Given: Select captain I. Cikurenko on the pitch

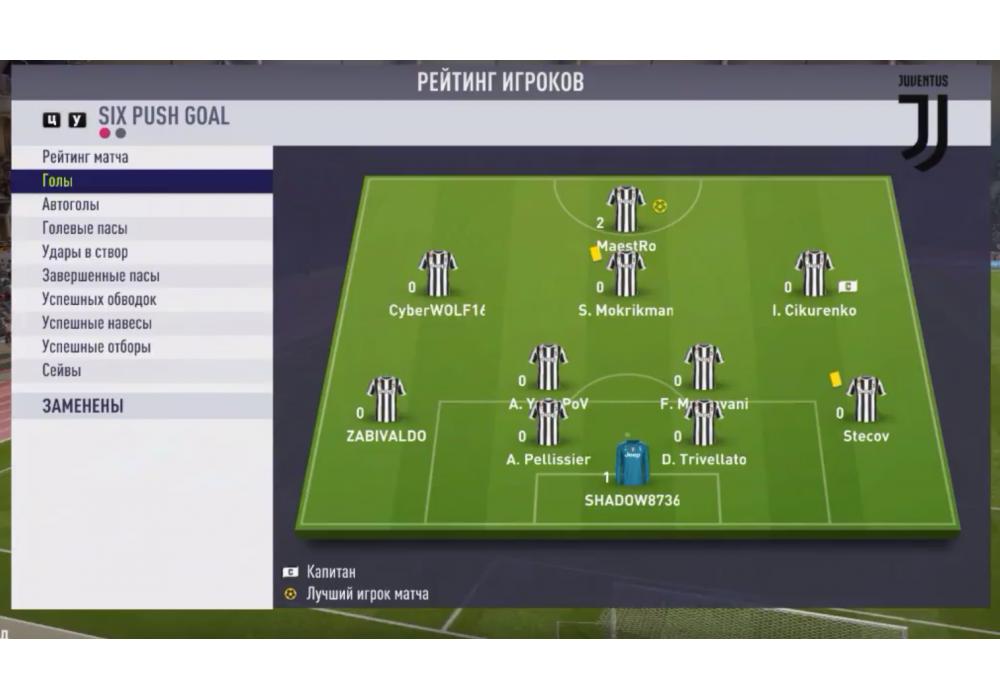Looking at the screenshot, I should (813, 274).
